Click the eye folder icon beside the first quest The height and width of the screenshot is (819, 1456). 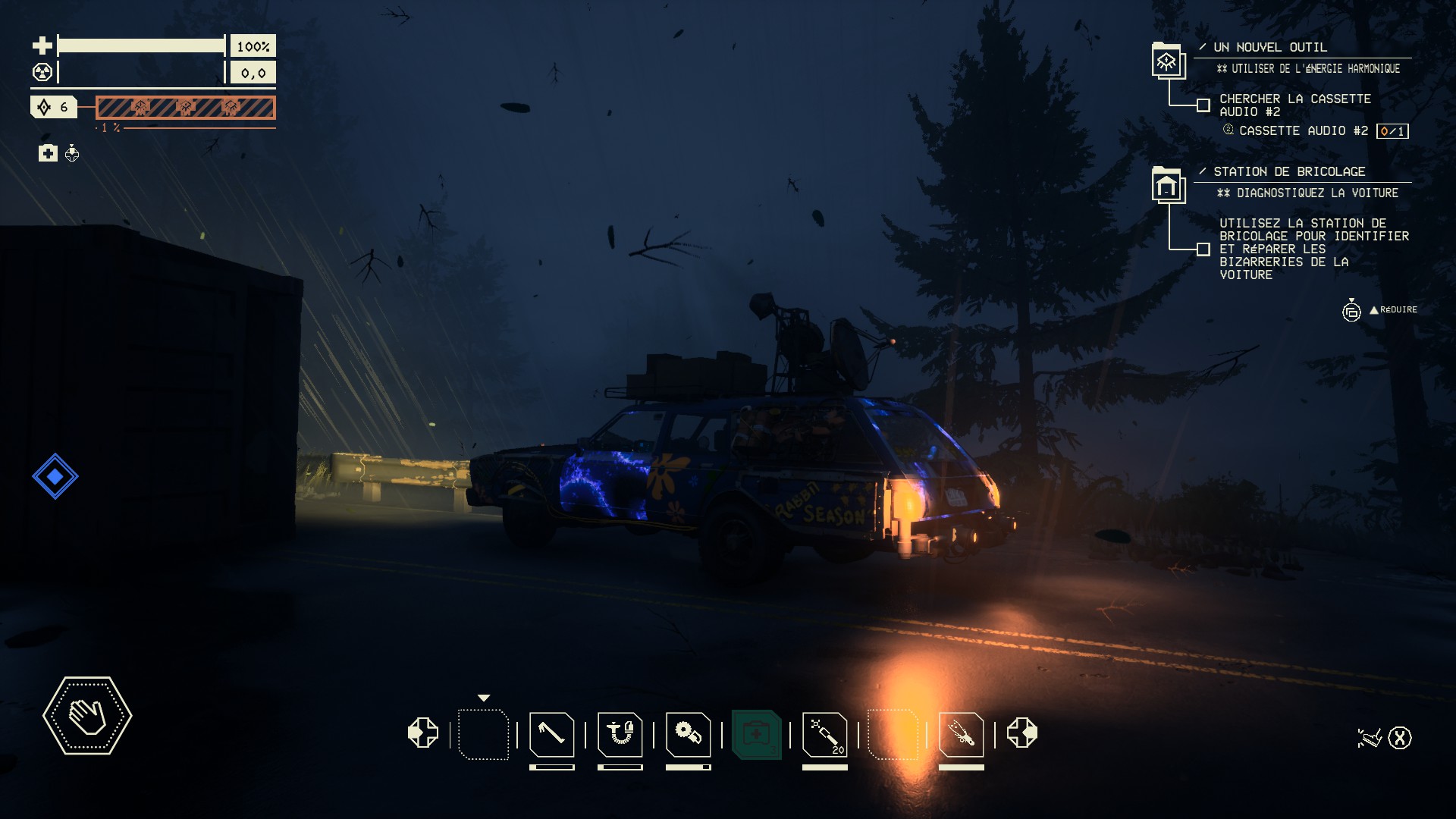[x=1167, y=61]
